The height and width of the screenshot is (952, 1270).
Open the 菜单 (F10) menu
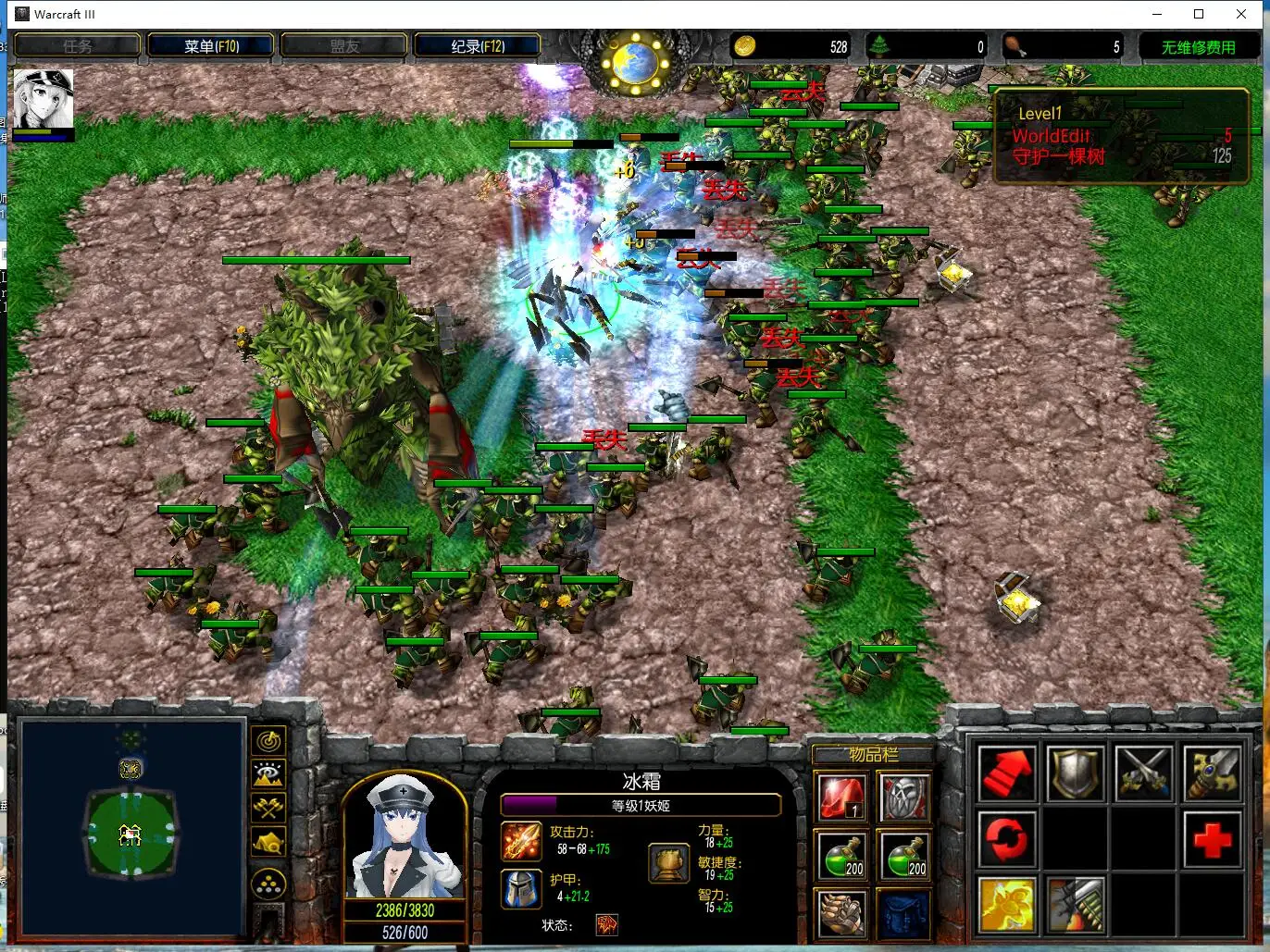pyautogui.click(x=211, y=46)
